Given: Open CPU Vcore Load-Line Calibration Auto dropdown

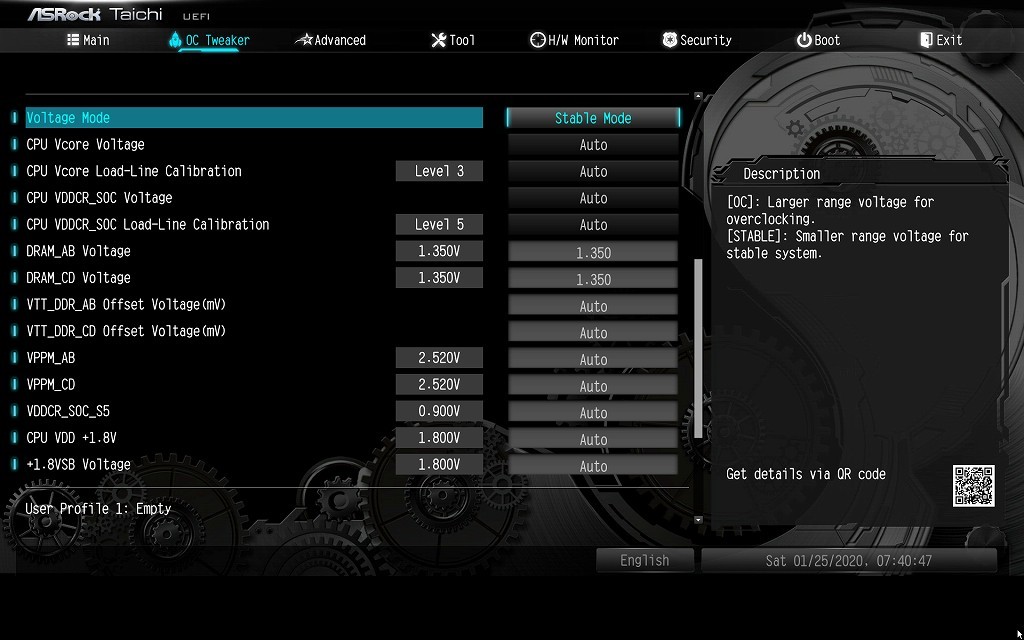Looking at the screenshot, I should tap(593, 172).
